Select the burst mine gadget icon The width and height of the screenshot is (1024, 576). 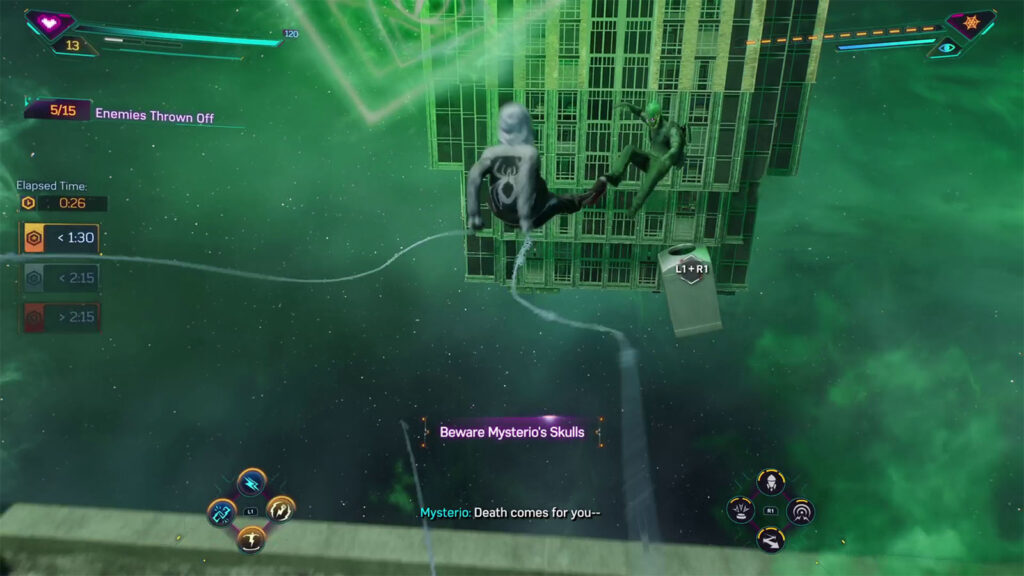tap(741, 512)
